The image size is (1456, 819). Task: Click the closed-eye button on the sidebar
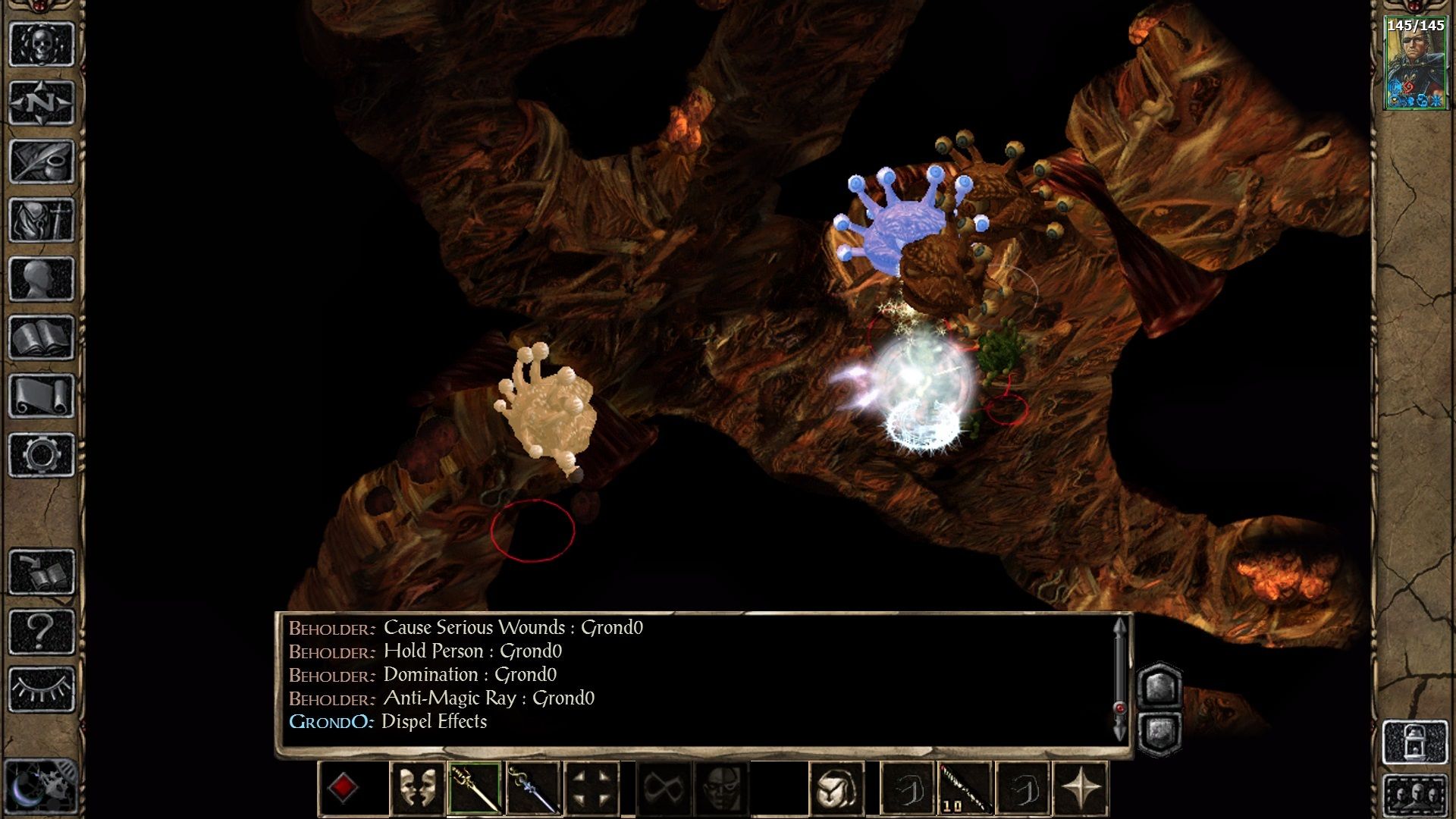click(x=42, y=689)
